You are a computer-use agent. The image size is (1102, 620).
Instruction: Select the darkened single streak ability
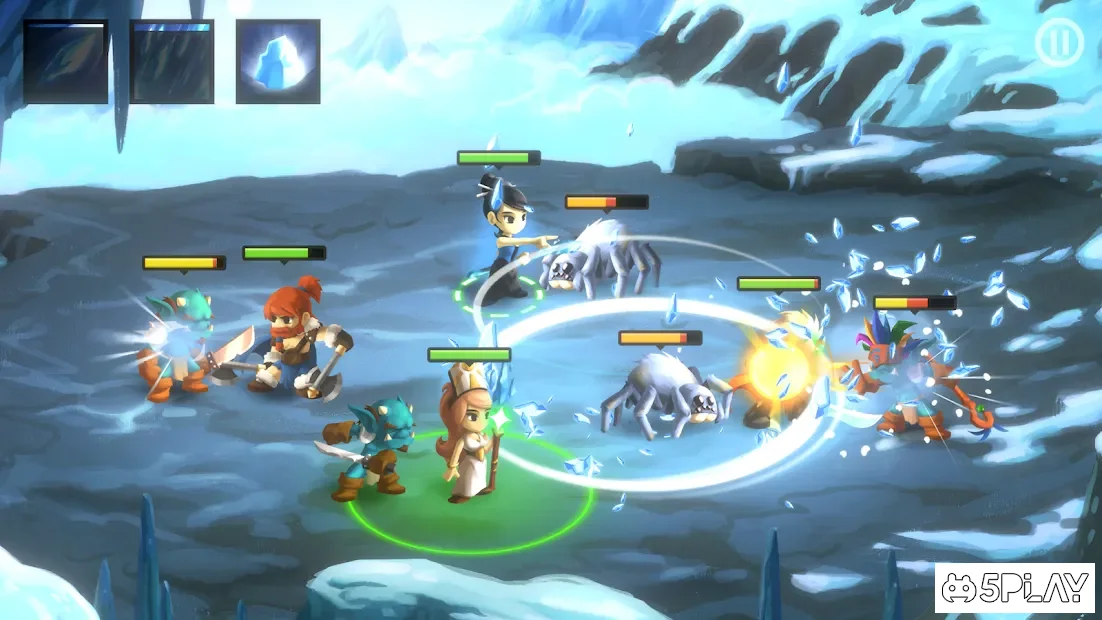[66, 62]
